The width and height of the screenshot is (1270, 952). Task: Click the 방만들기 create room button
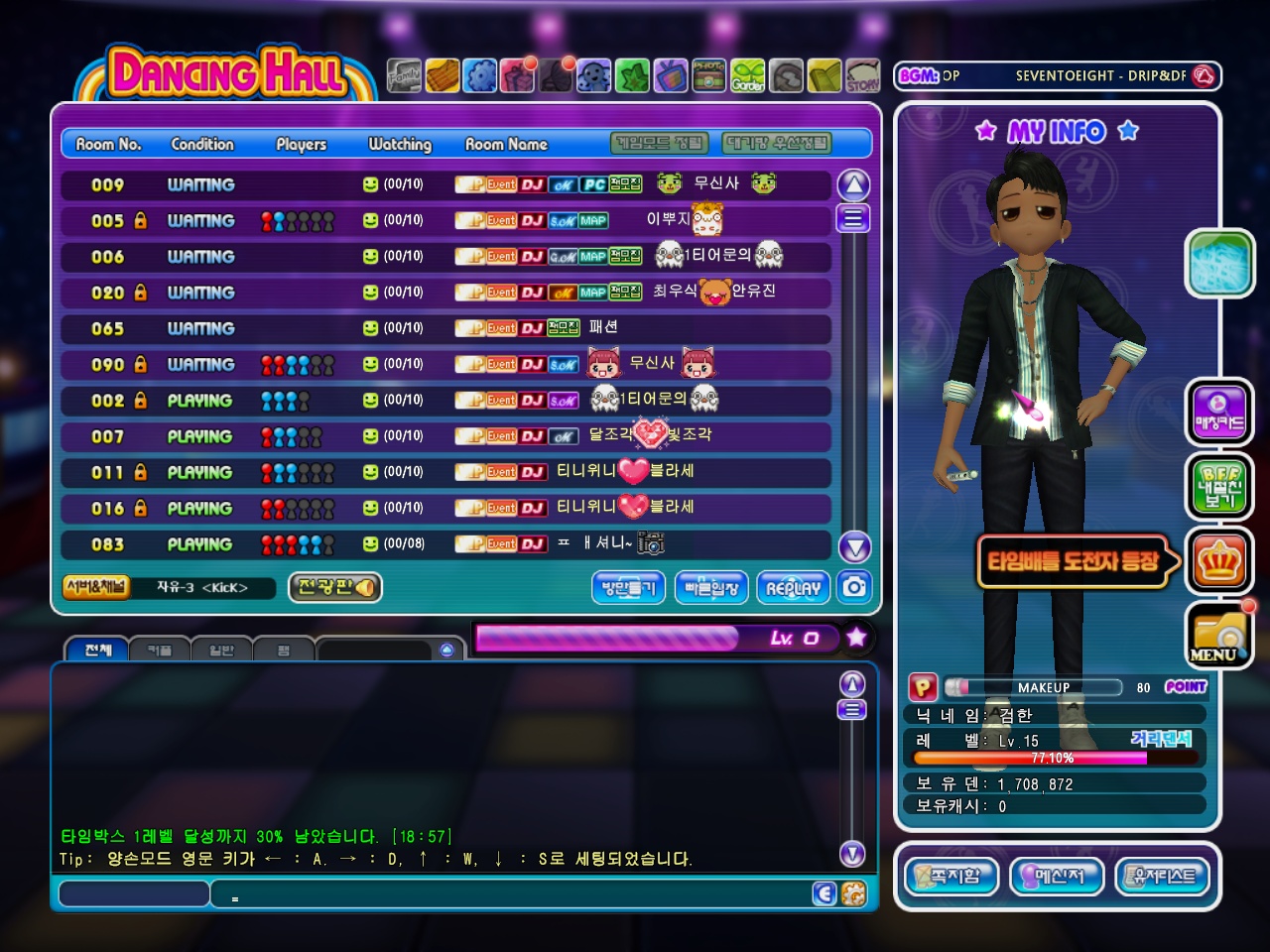click(629, 587)
